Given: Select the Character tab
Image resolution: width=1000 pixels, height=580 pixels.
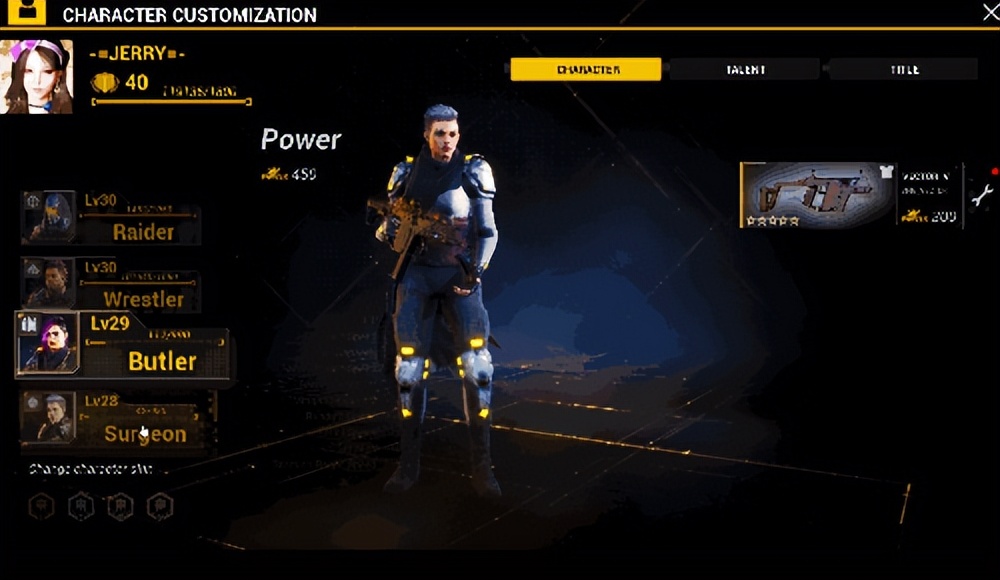Looking at the screenshot, I should point(586,69).
